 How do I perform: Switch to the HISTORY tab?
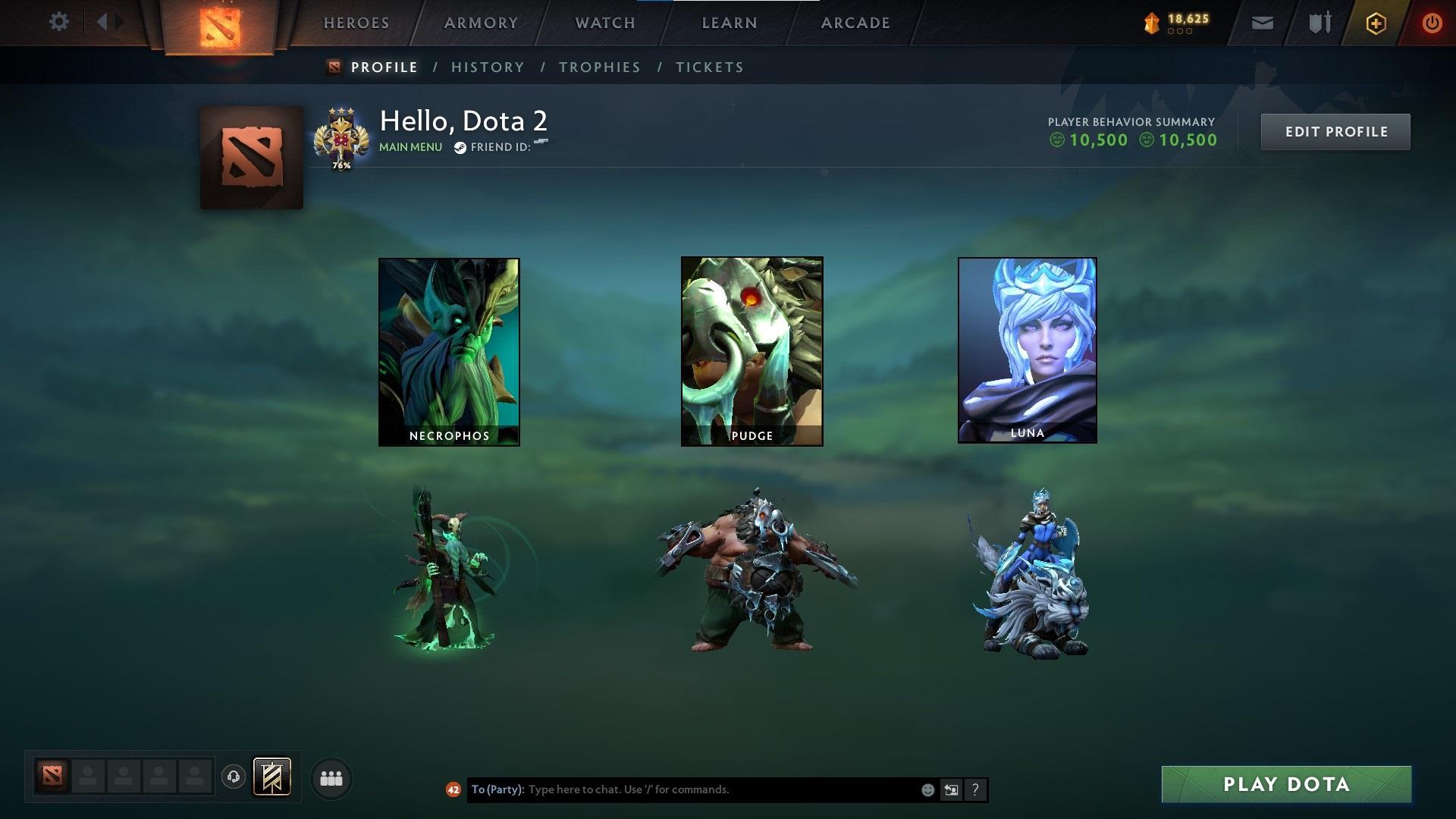488,67
